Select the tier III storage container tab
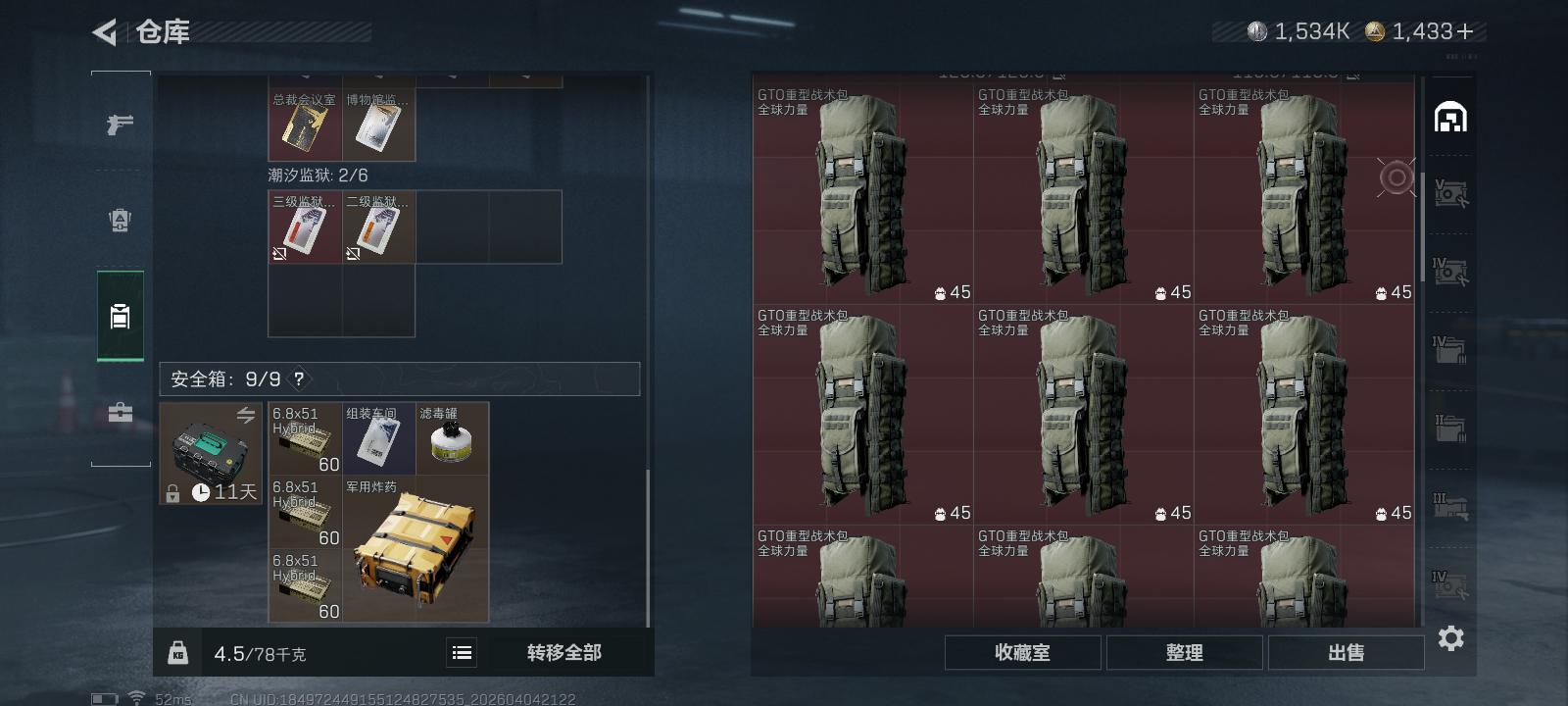The width and height of the screenshot is (1568, 706). pos(1451,507)
